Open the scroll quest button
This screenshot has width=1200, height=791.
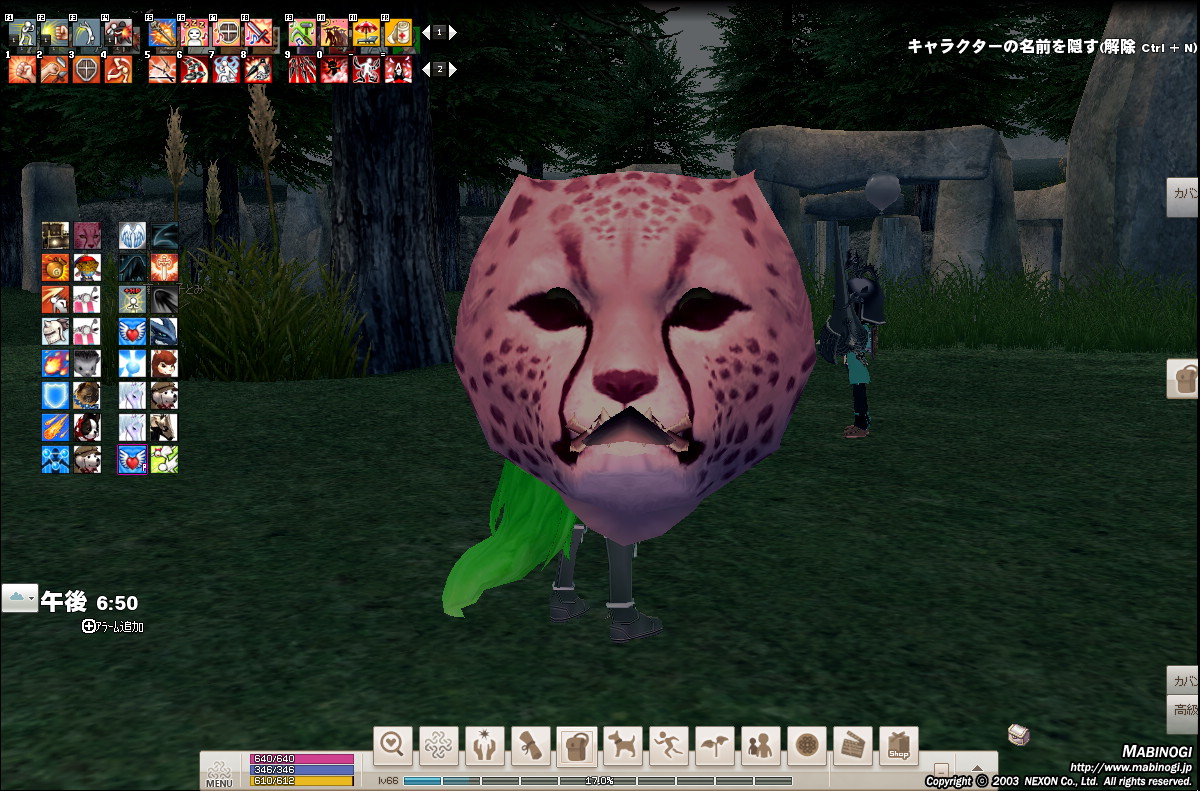531,745
